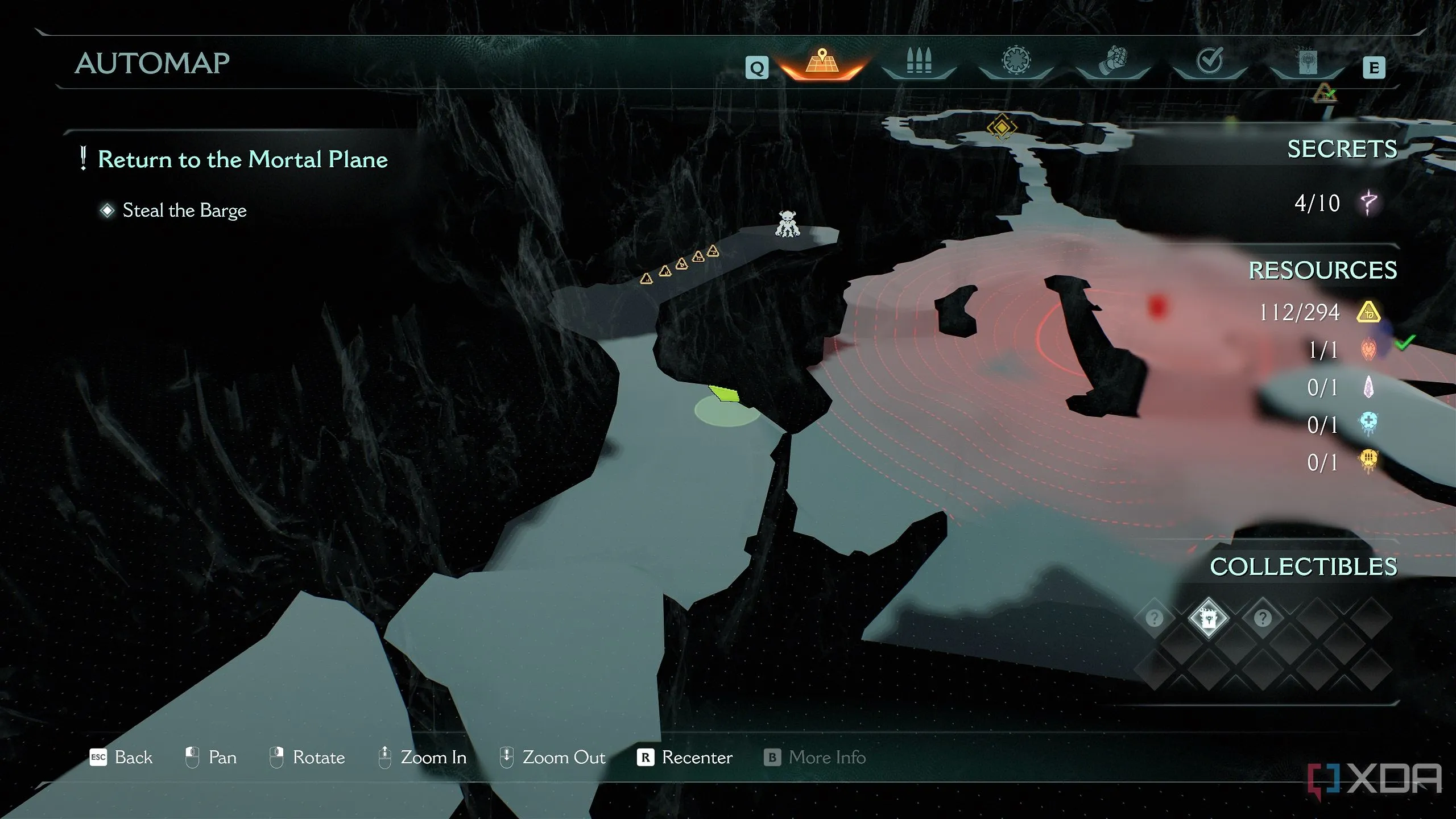Select the gold triangle resource legend icon
The width and height of the screenshot is (1456, 819).
tap(1368, 312)
